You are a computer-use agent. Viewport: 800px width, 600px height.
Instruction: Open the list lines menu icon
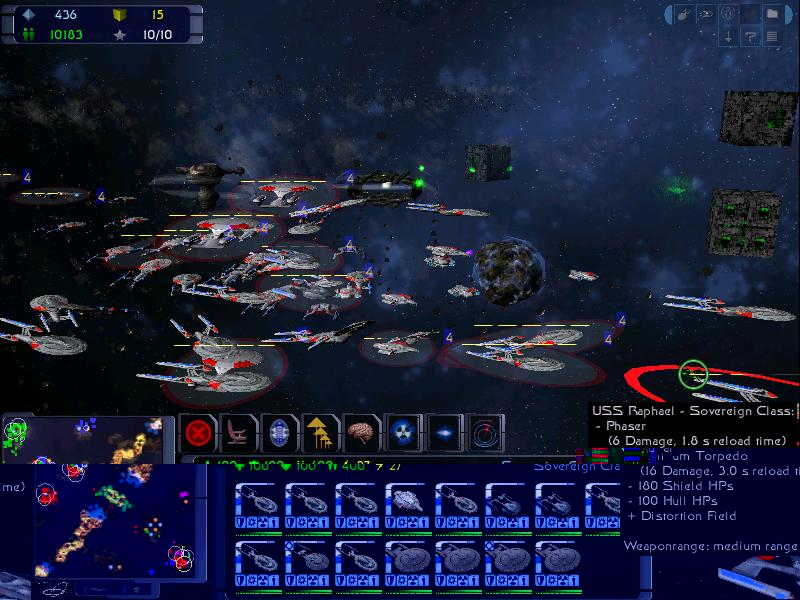[x=773, y=37]
